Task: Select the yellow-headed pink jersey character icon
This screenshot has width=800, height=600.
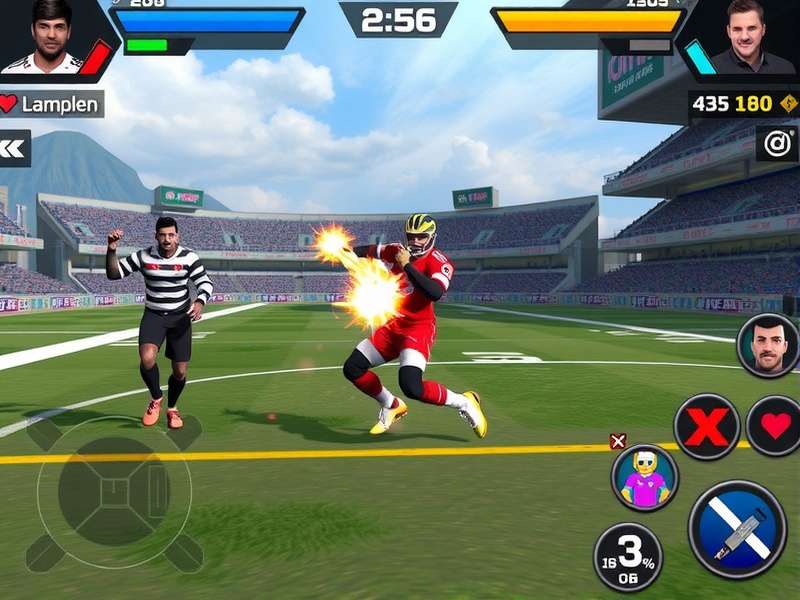Action: [645, 478]
